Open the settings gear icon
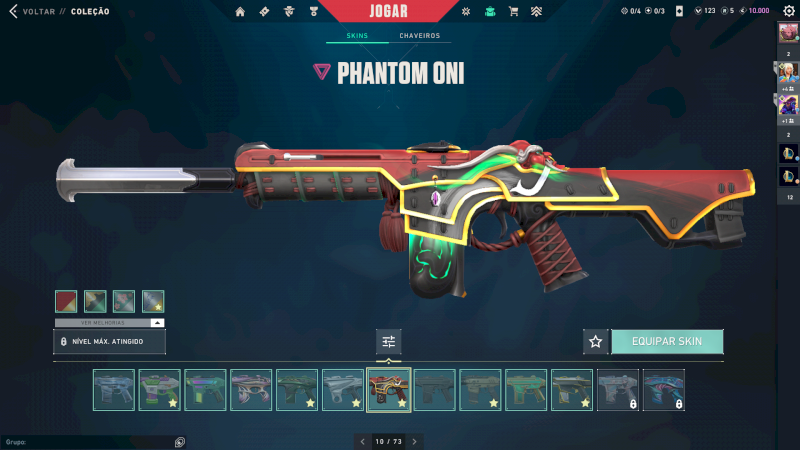 (789, 11)
